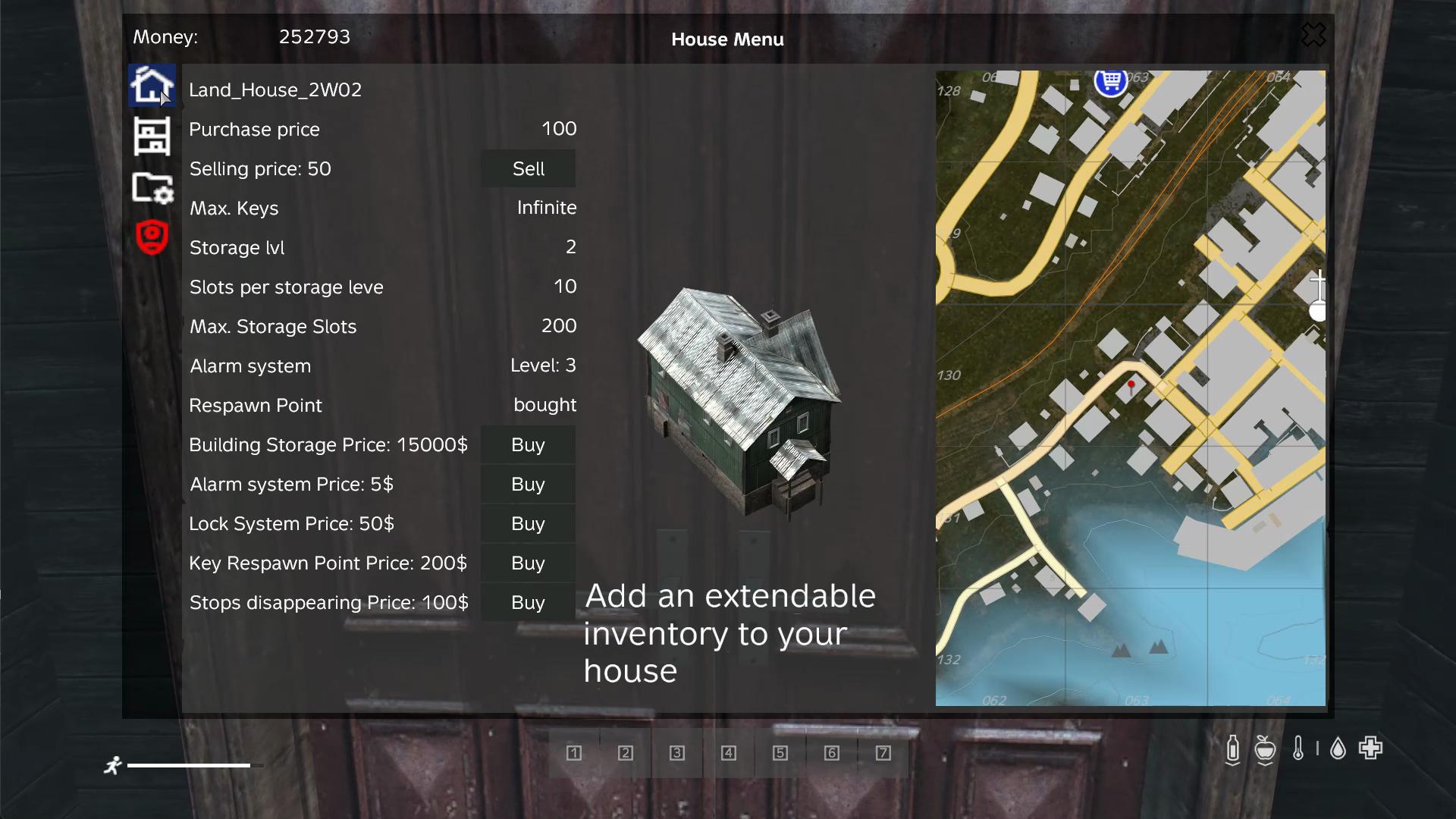Screen dimensions: 1456x819
Task: Buy Building Storage for 15000$
Action: coord(528,444)
